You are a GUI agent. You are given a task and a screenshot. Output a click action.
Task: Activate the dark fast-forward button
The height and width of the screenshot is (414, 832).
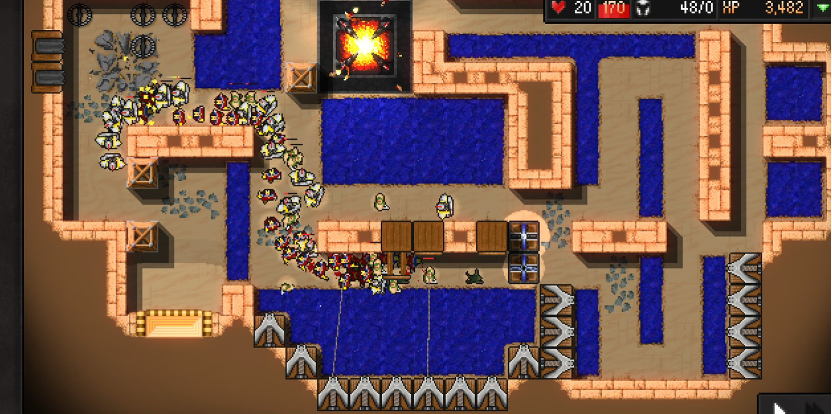[x=815, y=406]
